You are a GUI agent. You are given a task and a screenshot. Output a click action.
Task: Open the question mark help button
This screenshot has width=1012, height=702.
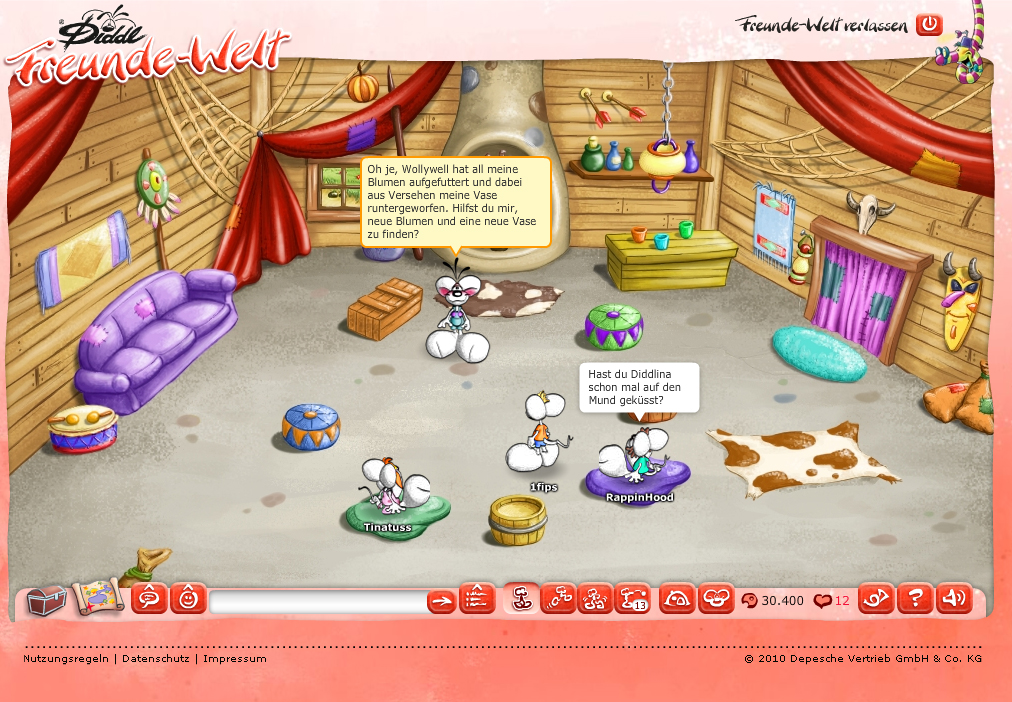(x=914, y=599)
